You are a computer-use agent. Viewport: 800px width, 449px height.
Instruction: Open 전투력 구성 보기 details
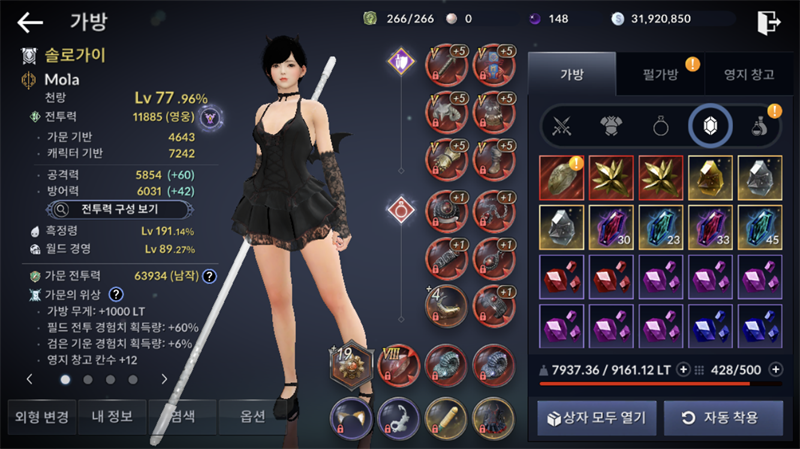pyautogui.click(x=108, y=210)
